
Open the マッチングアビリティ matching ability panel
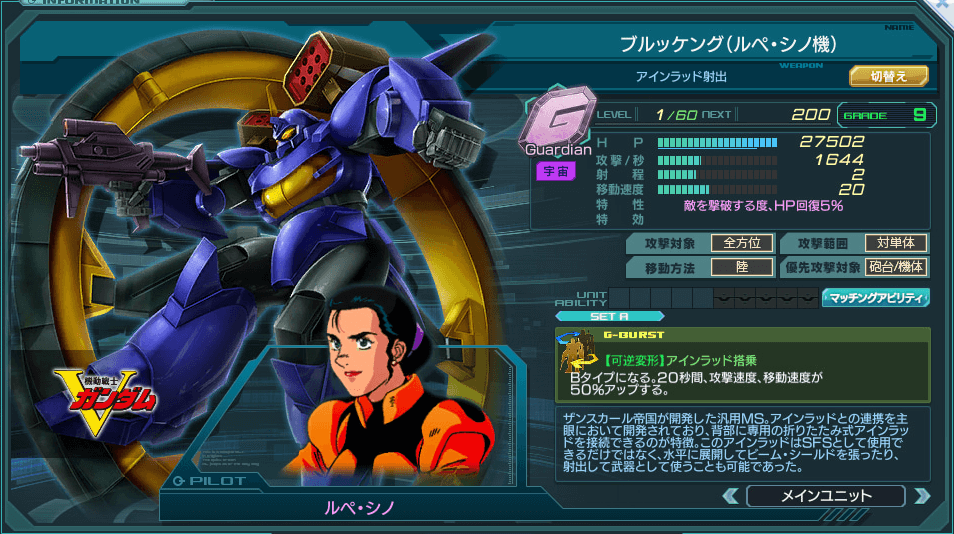875,297
